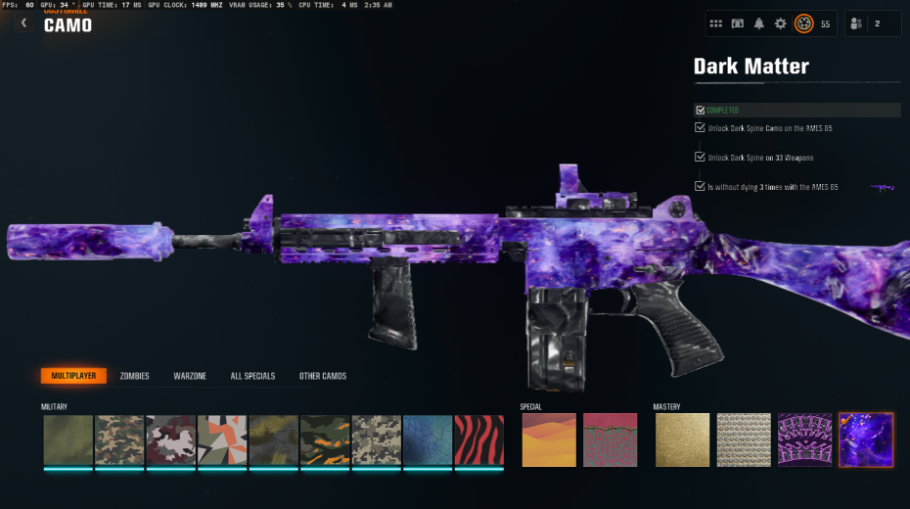This screenshot has width=910, height=509.
Task: Select the orange and white geometric camo
Action: coord(222,440)
